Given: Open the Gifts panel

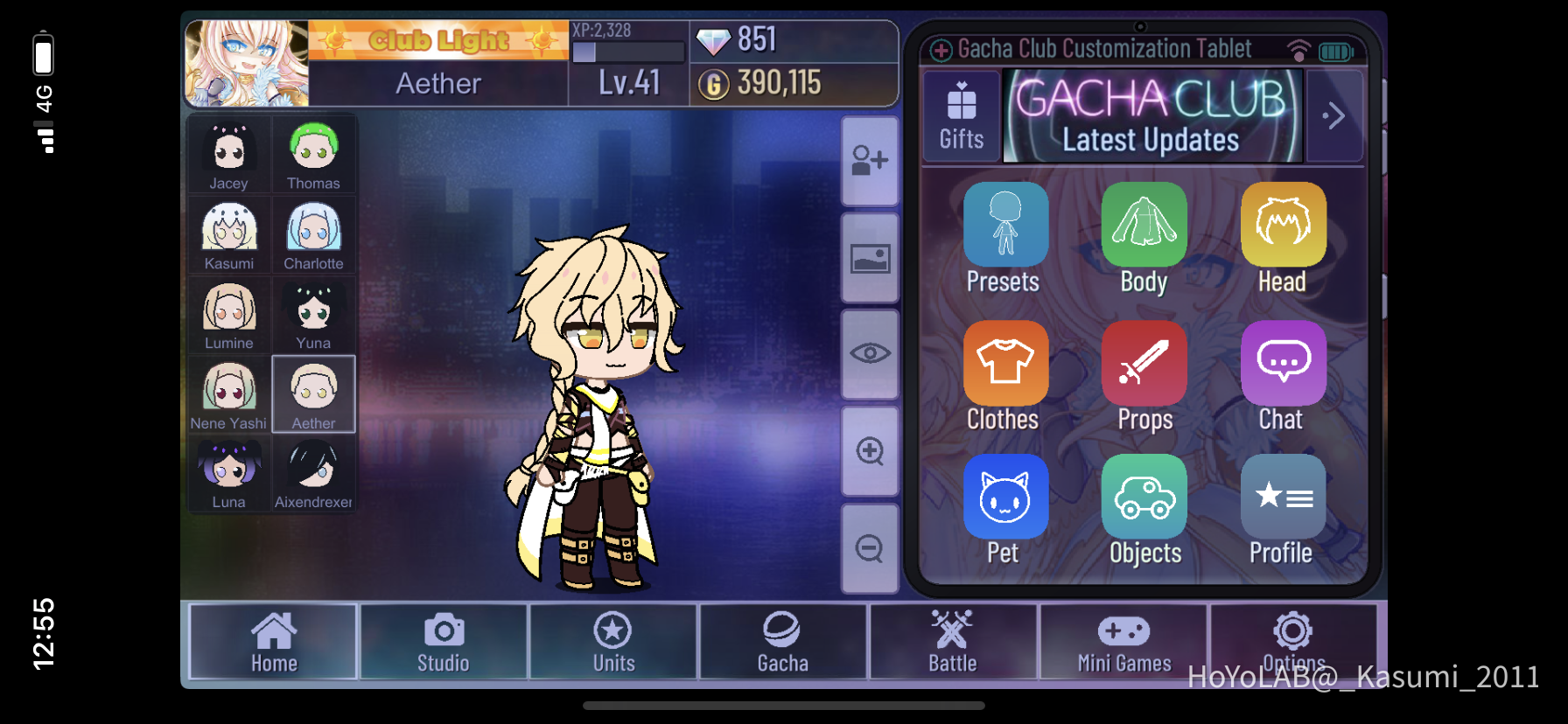Looking at the screenshot, I should [961, 115].
